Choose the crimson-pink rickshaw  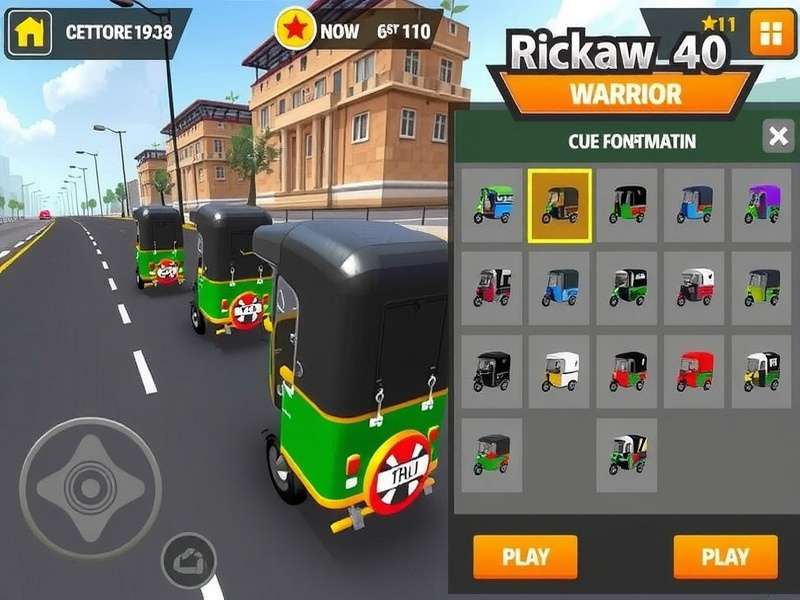point(493,288)
